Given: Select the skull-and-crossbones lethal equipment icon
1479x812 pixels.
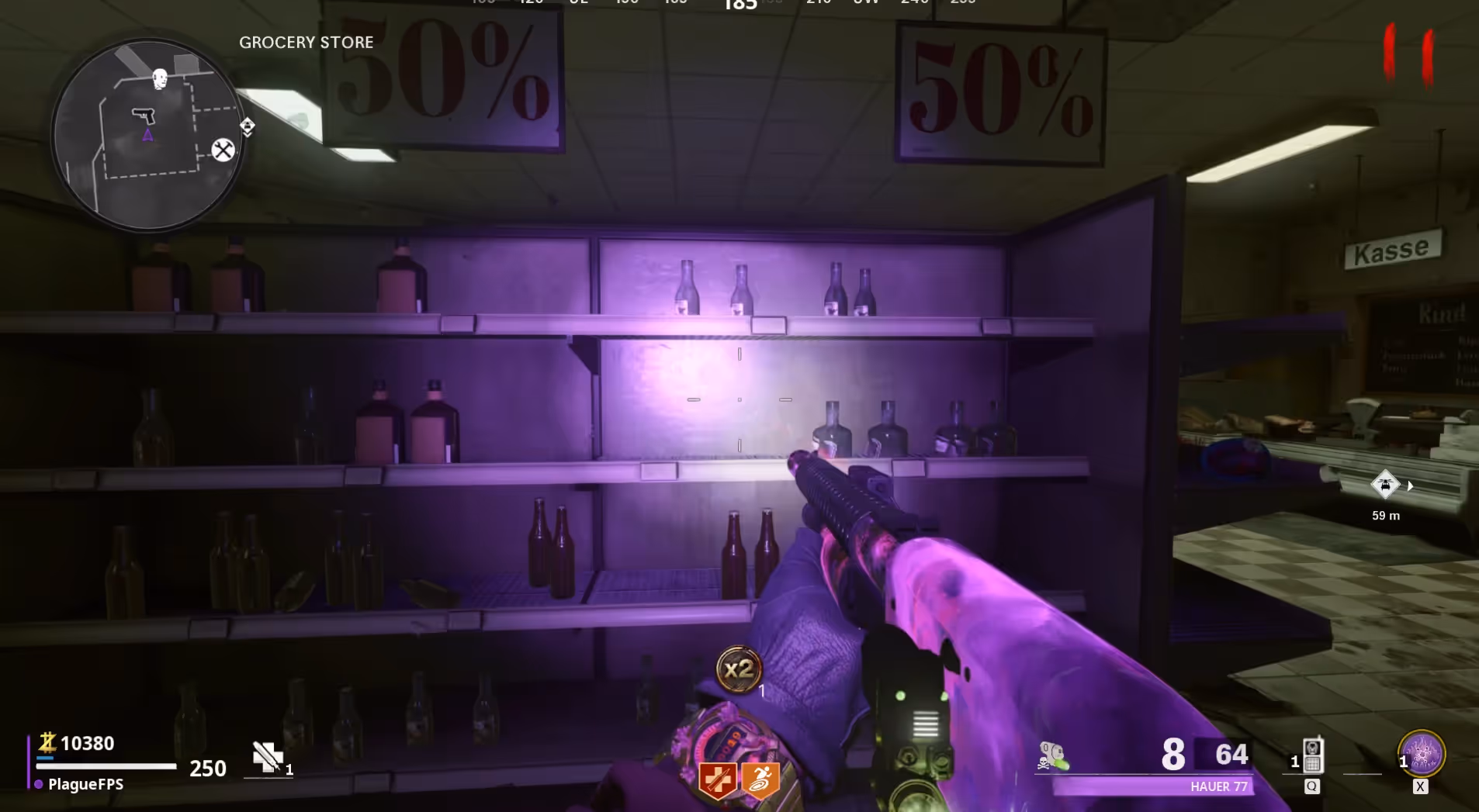Looking at the screenshot, I should [1052, 756].
